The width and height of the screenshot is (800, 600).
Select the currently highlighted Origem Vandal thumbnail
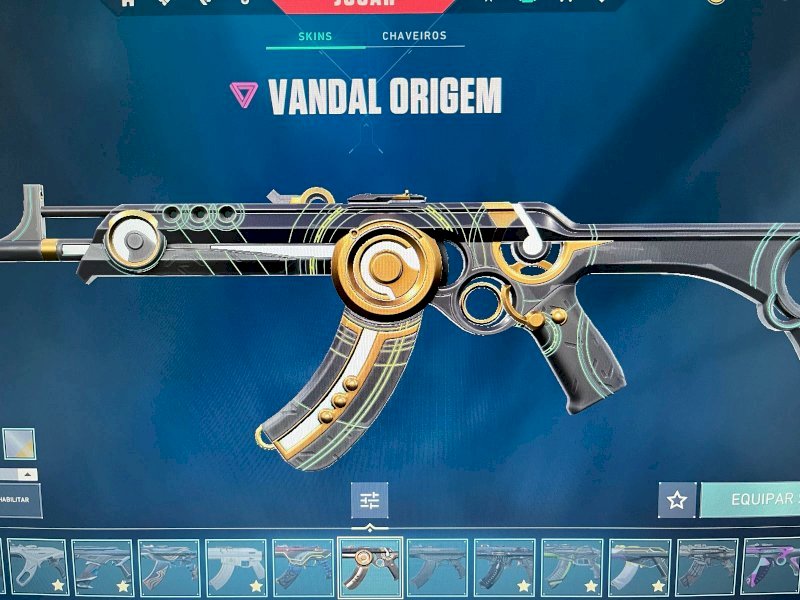pos(370,567)
